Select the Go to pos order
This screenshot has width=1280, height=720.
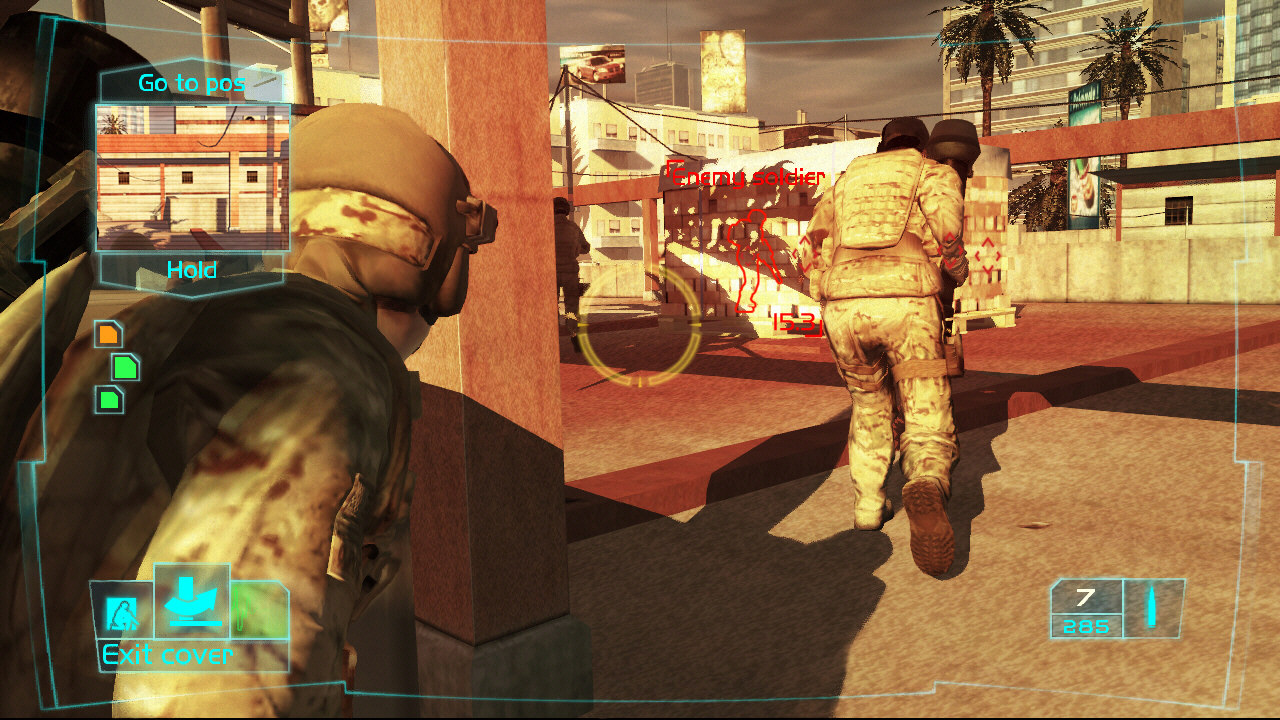(x=190, y=83)
